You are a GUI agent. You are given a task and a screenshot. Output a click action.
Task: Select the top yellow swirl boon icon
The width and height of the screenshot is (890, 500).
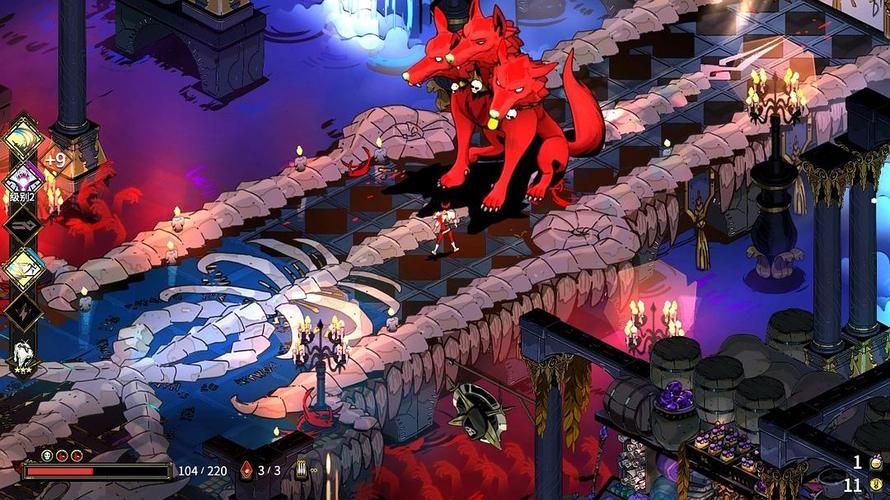22,137
